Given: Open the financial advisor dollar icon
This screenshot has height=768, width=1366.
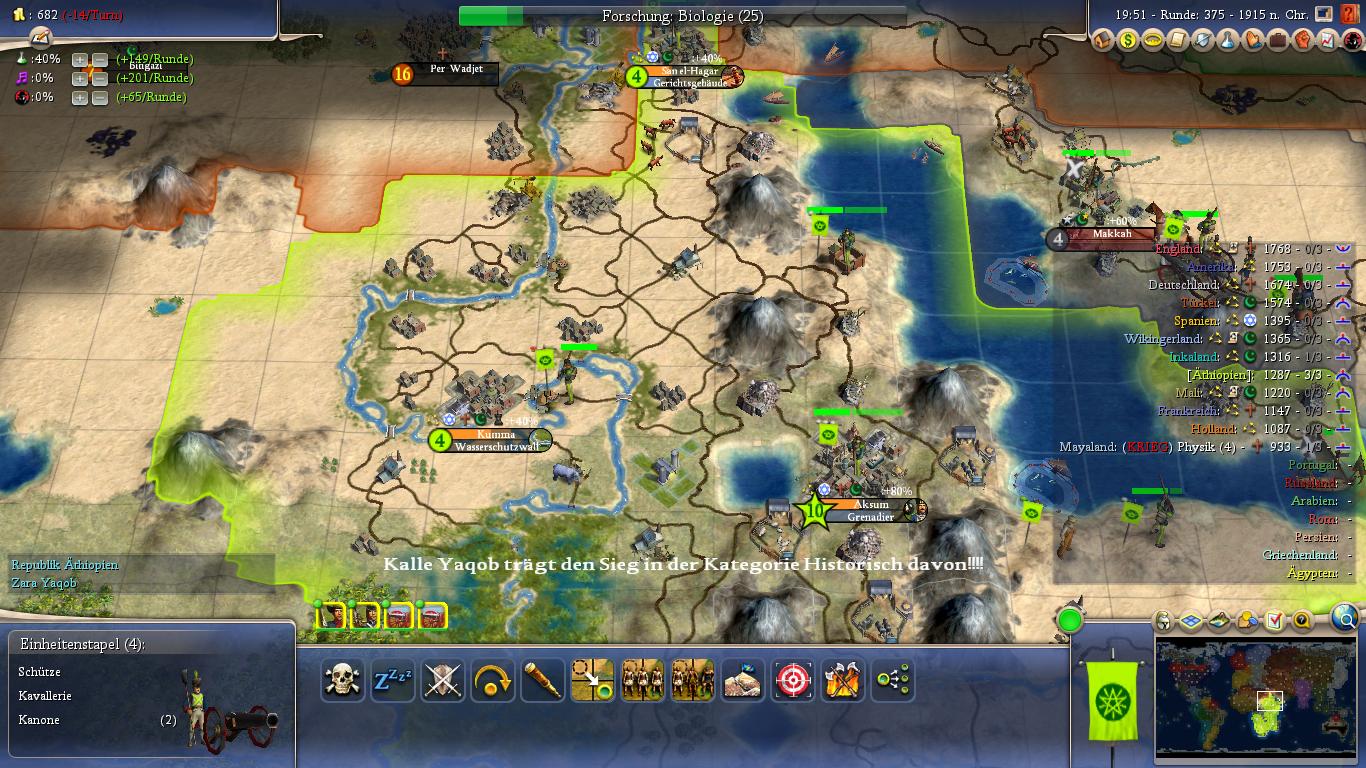Looking at the screenshot, I should (1128, 41).
